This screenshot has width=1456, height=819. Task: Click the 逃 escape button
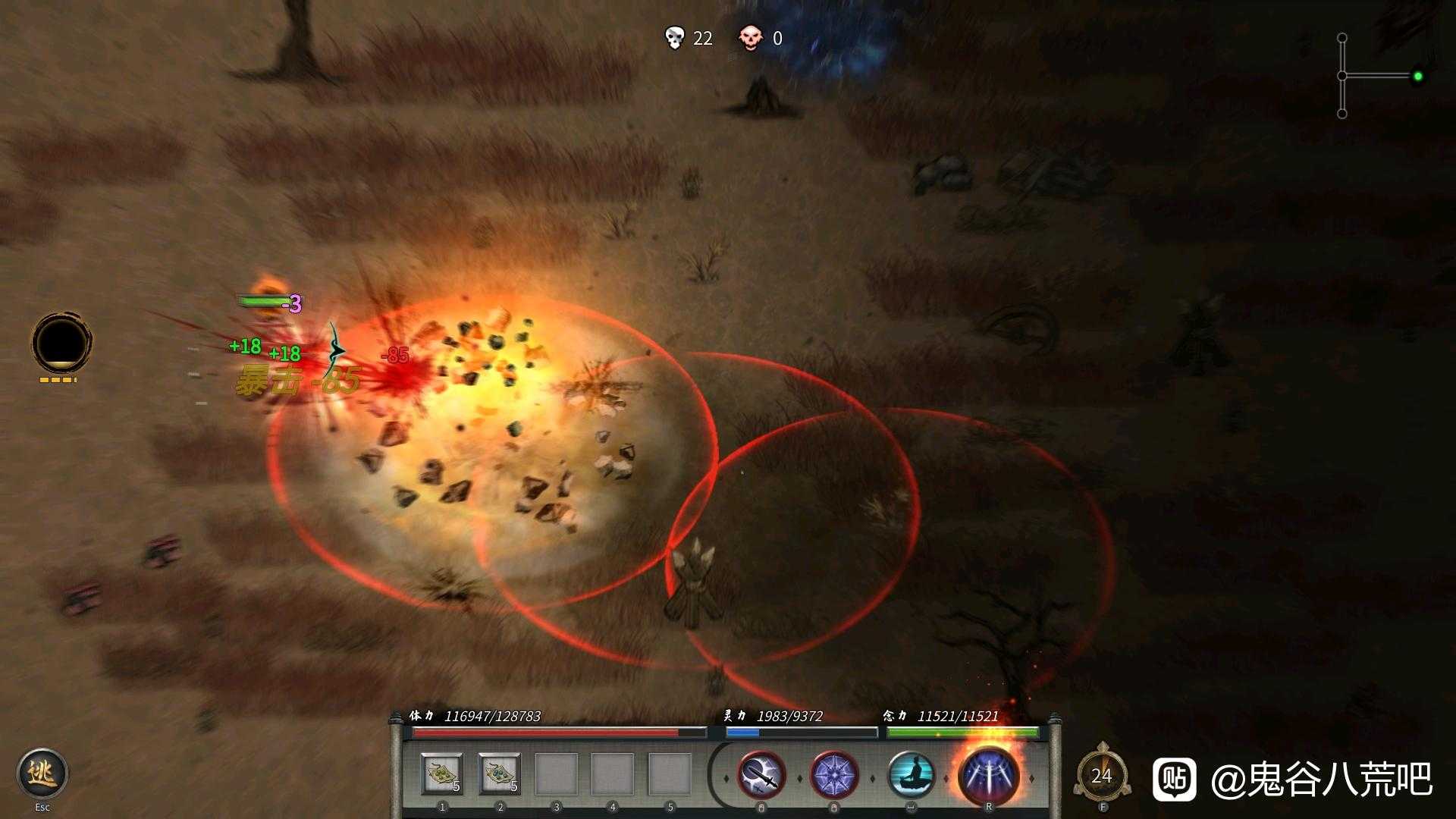[42, 773]
